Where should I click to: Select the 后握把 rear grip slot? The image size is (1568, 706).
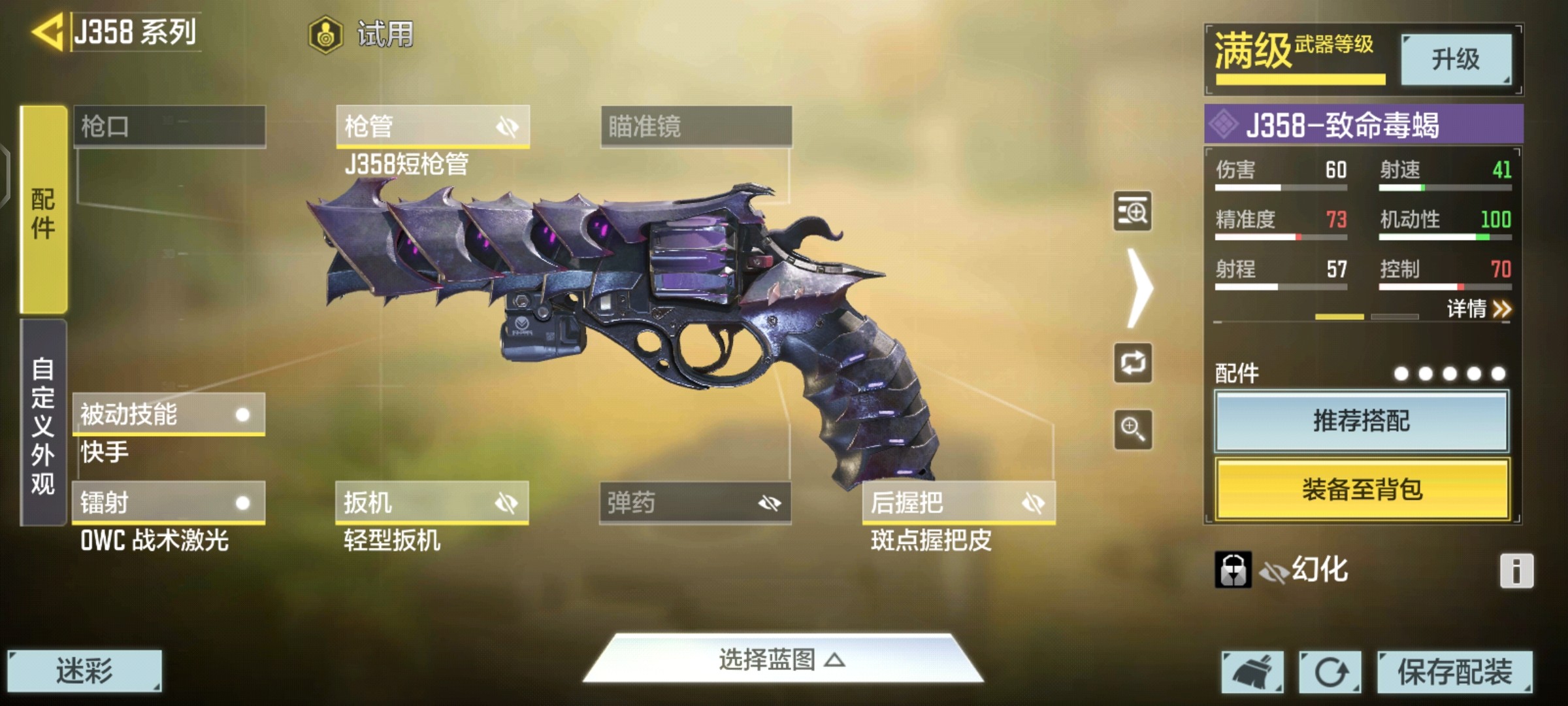(x=958, y=503)
